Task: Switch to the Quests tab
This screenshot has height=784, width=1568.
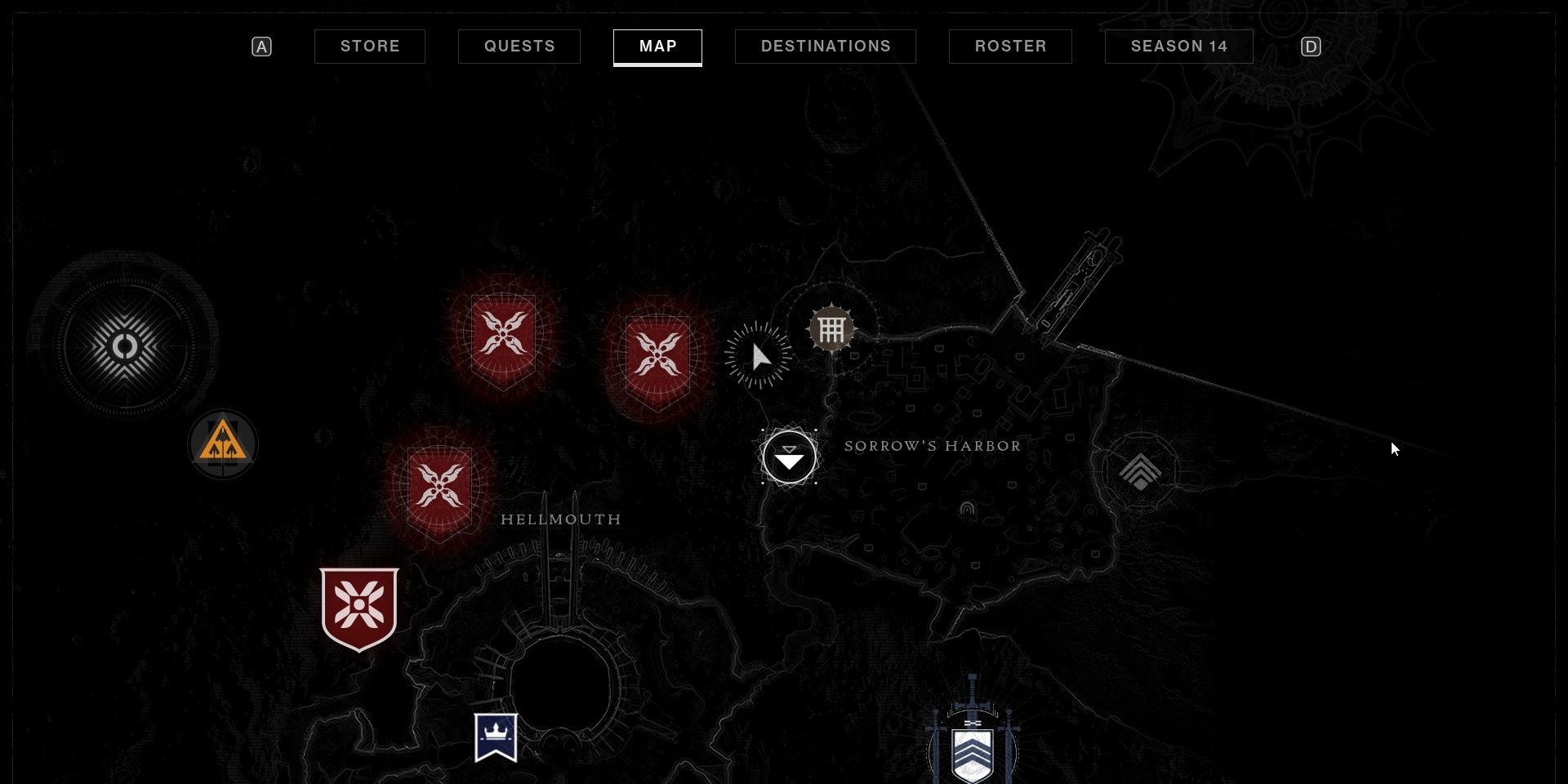Action: tap(519, 47)
